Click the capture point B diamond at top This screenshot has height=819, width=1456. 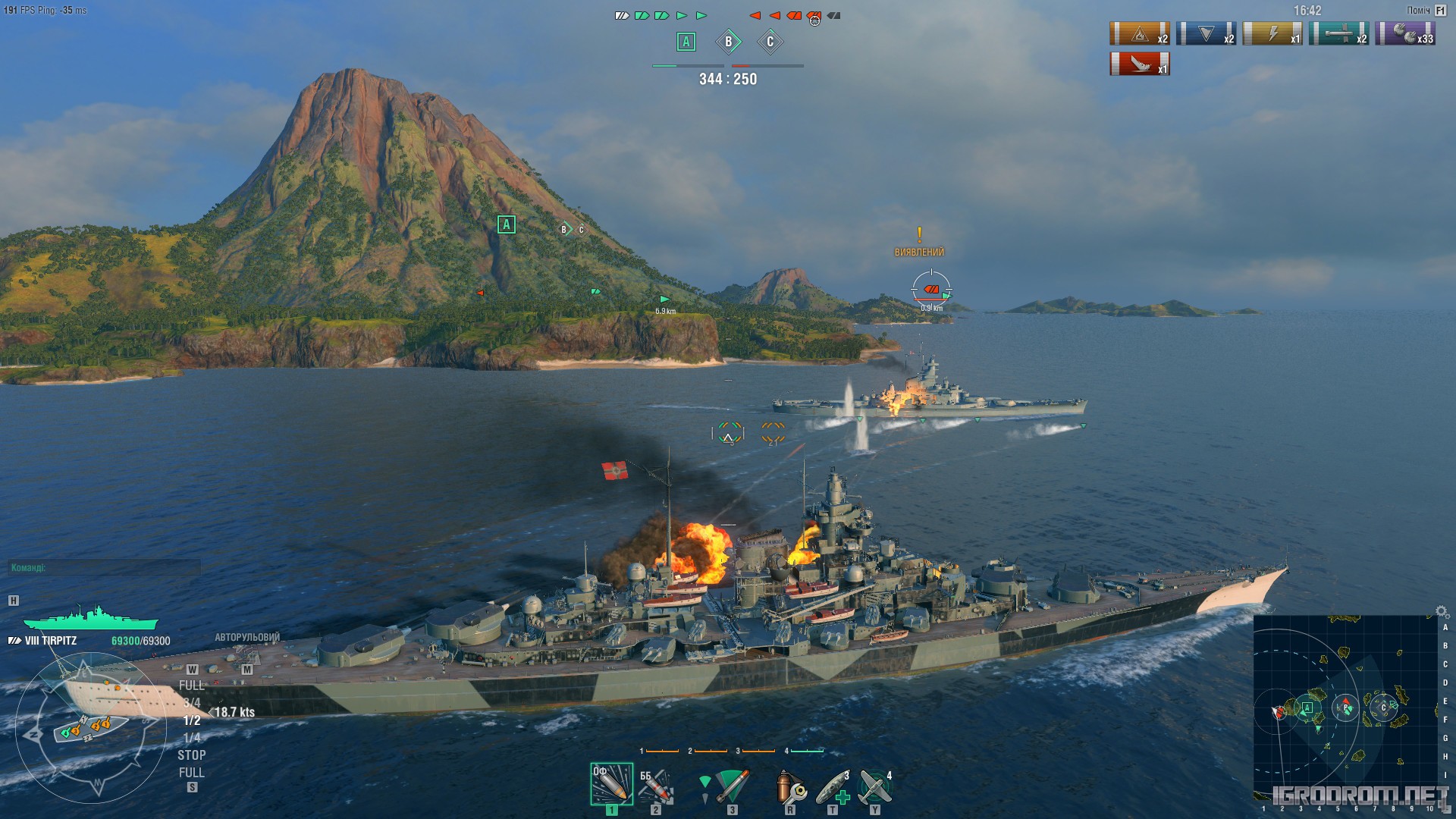(728, 42)
